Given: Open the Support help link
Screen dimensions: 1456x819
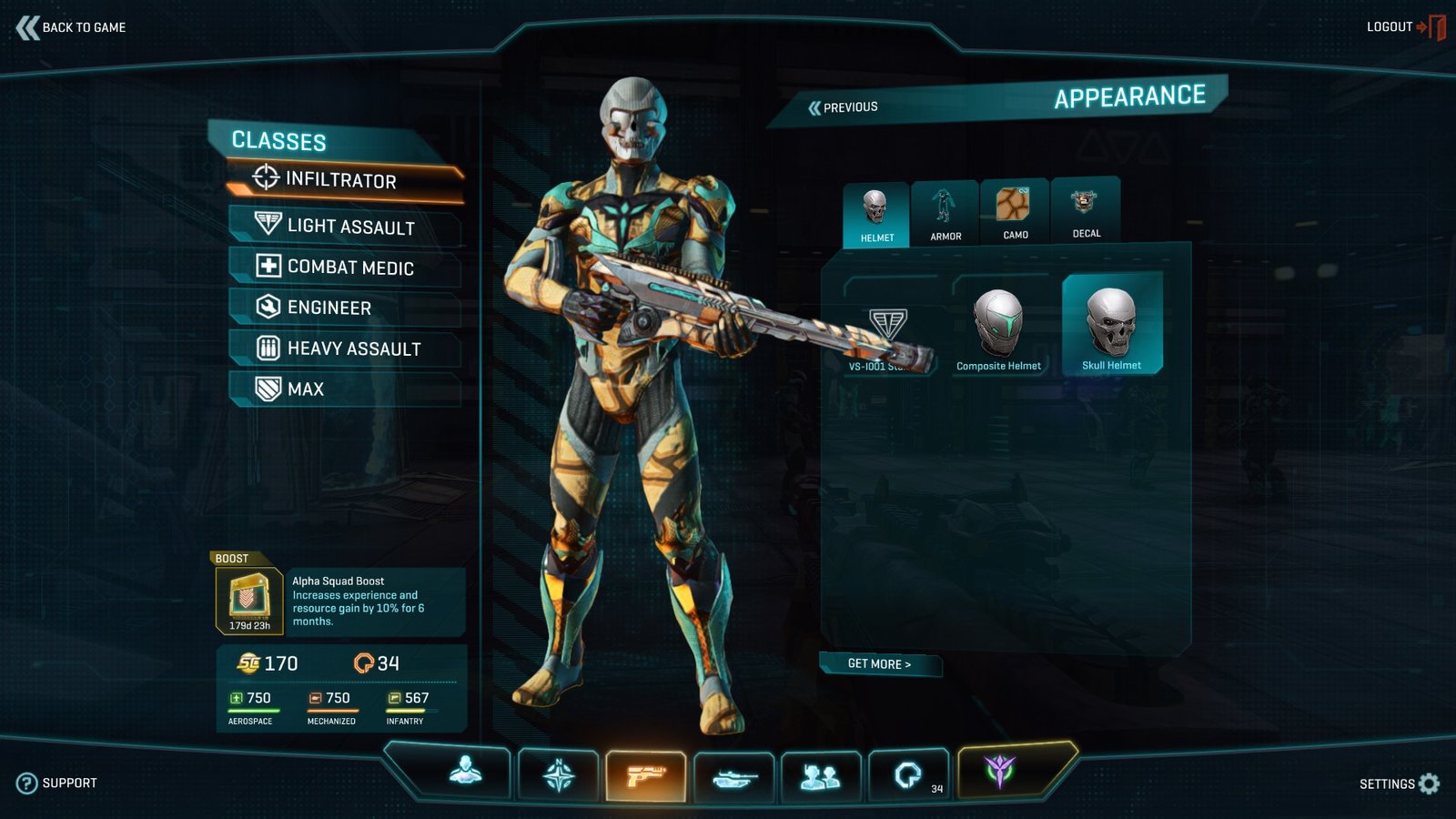Looking at the screenshot, I should tap(56, 783).
